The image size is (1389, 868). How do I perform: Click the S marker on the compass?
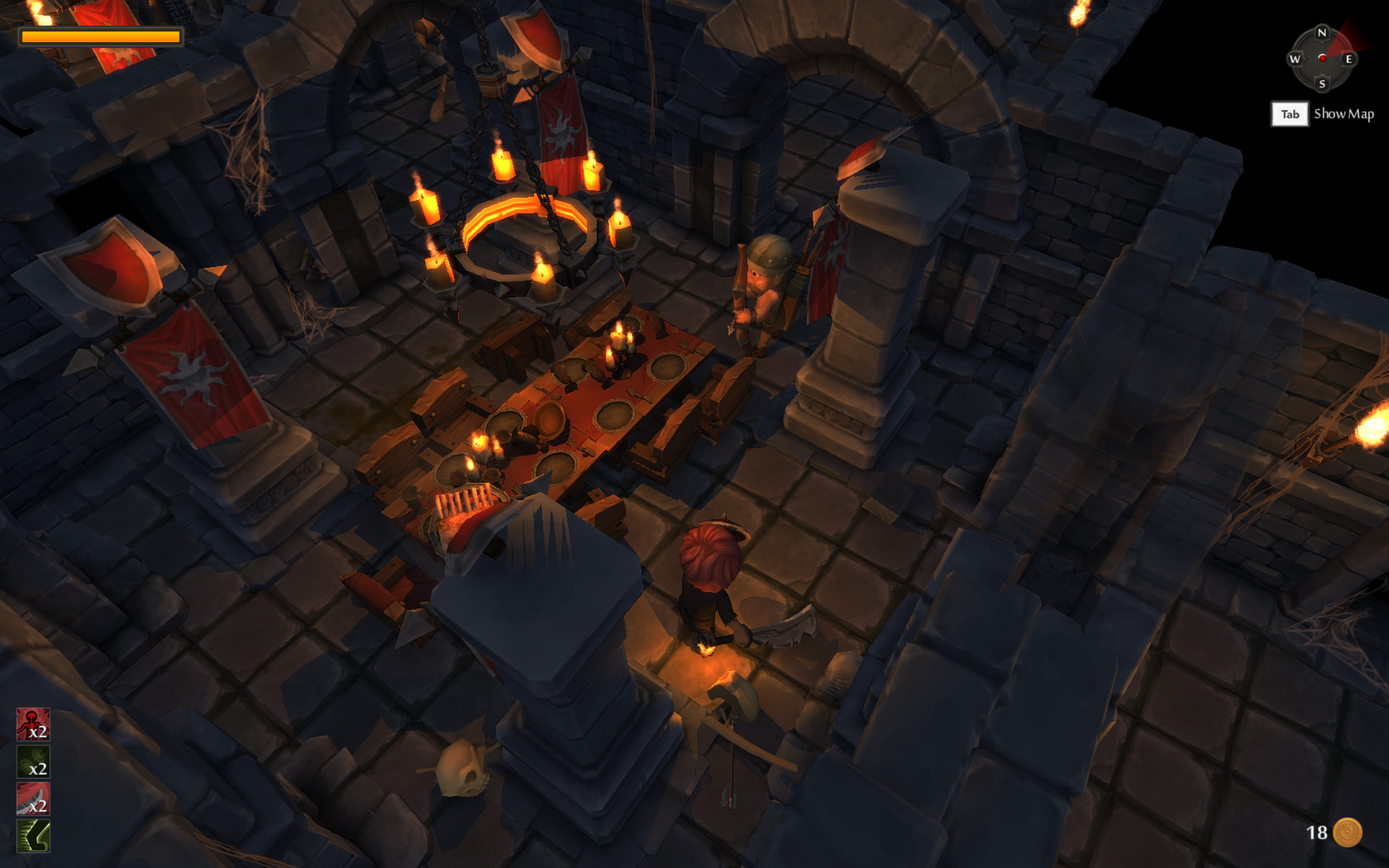click(1322, 85)
